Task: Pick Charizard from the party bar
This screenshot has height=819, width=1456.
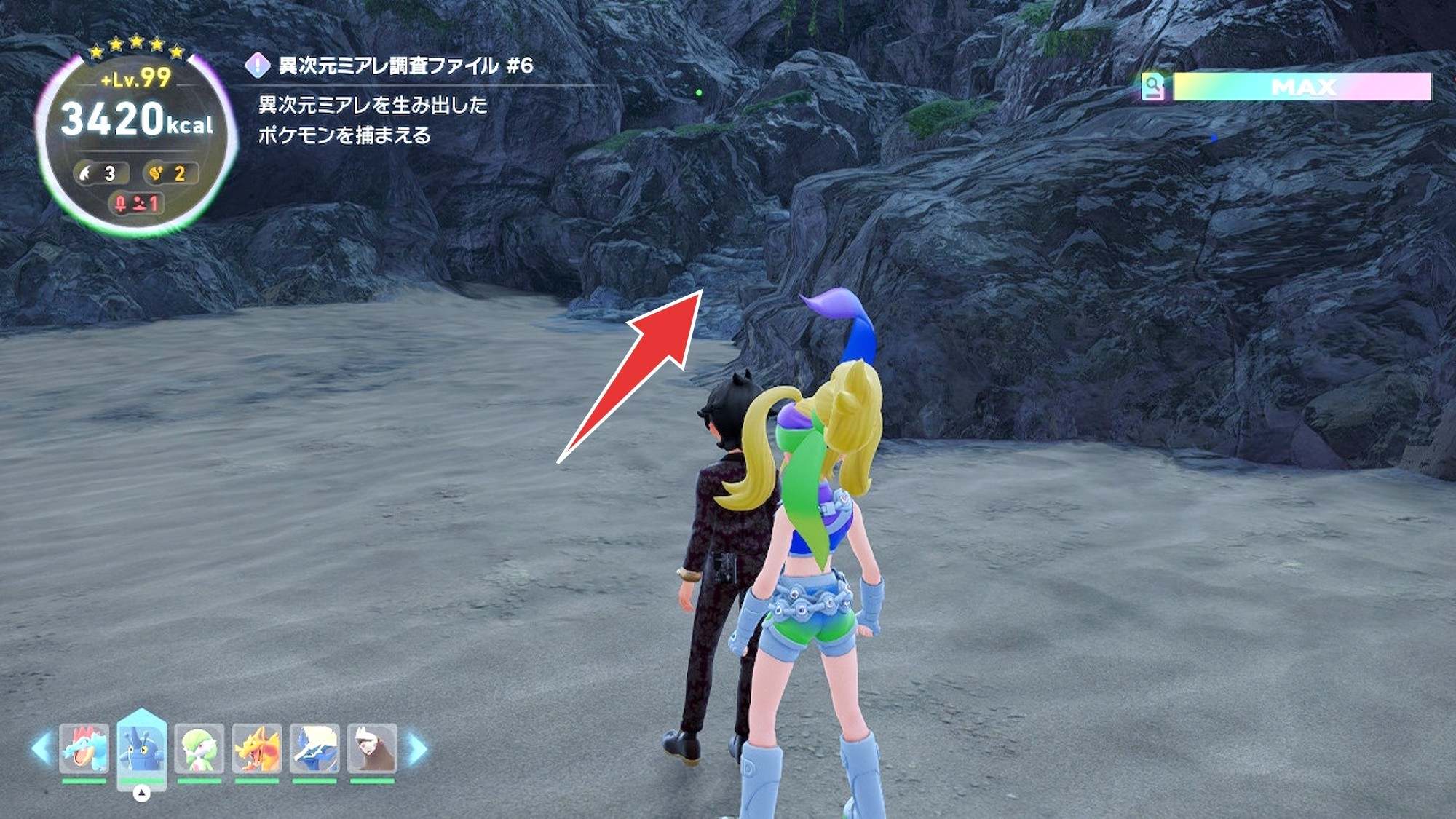Action: click(256, 748)
